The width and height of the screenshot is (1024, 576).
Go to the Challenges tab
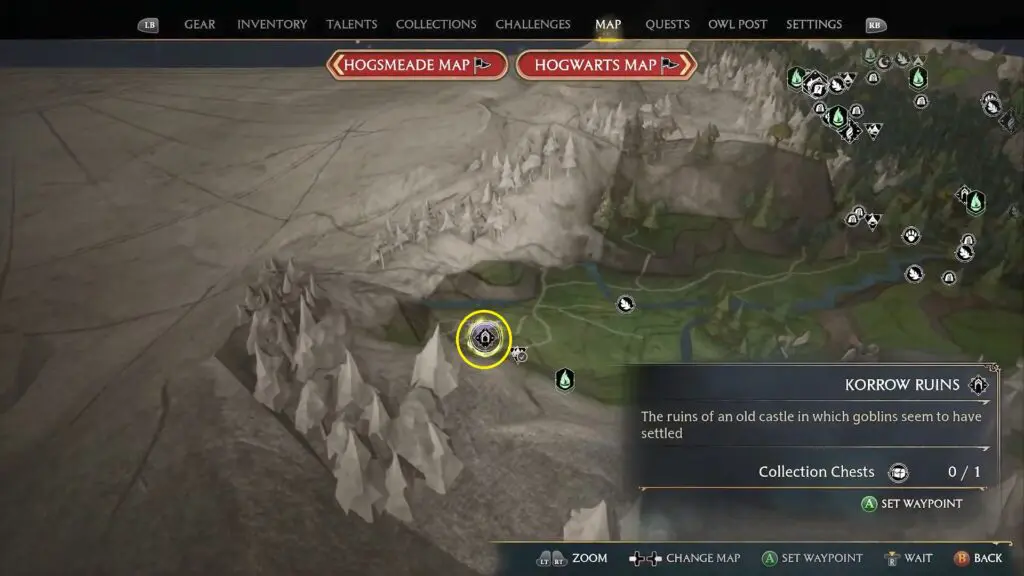tap(533, 24)
